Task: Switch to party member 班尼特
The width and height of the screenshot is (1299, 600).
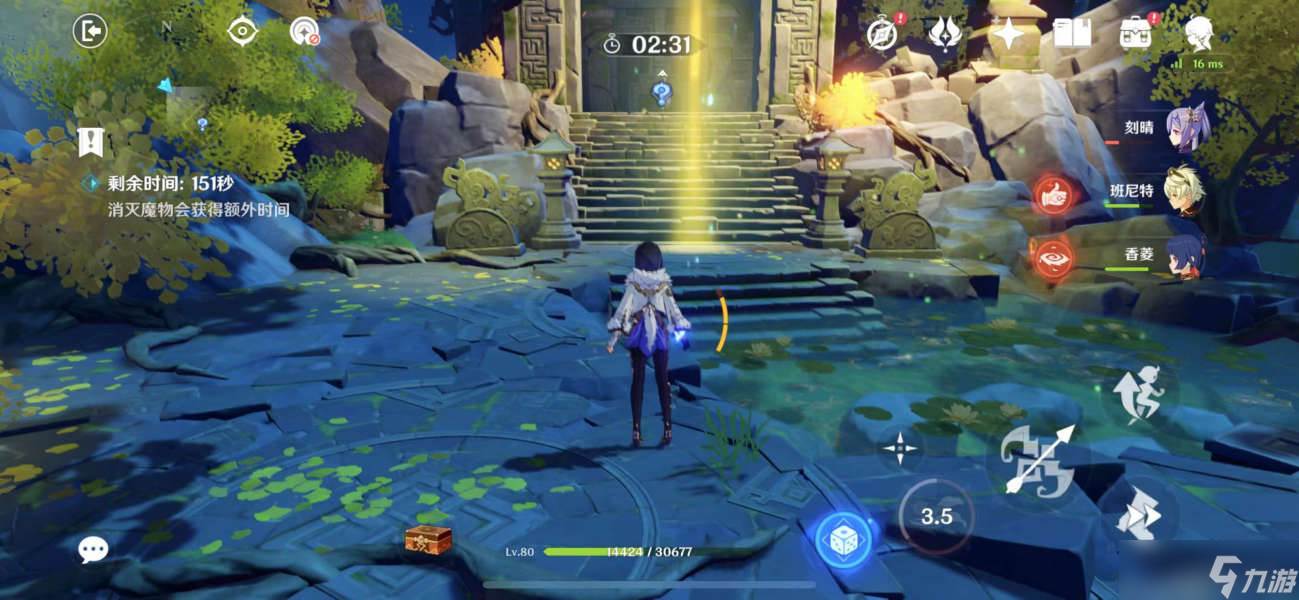Action: pyautogui.click(x=1184, y=191)
